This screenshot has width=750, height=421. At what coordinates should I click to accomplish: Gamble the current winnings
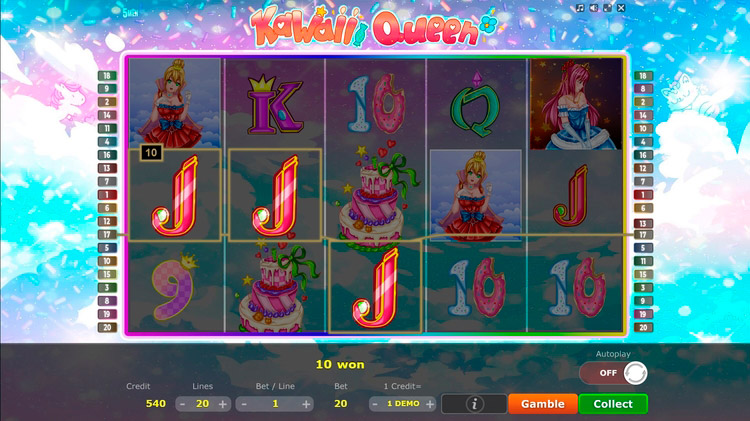tap(543, 404)
